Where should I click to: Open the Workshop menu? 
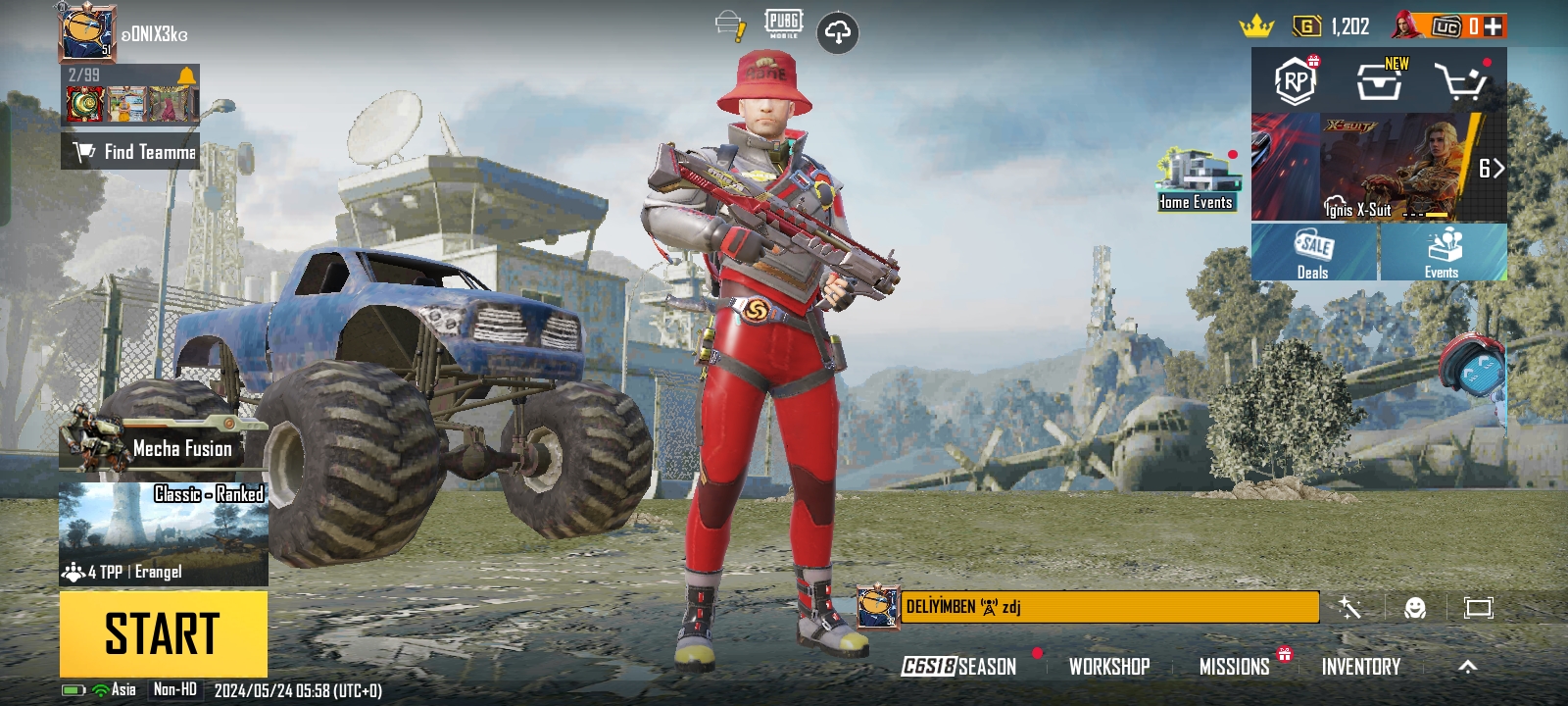point(1108,667)
